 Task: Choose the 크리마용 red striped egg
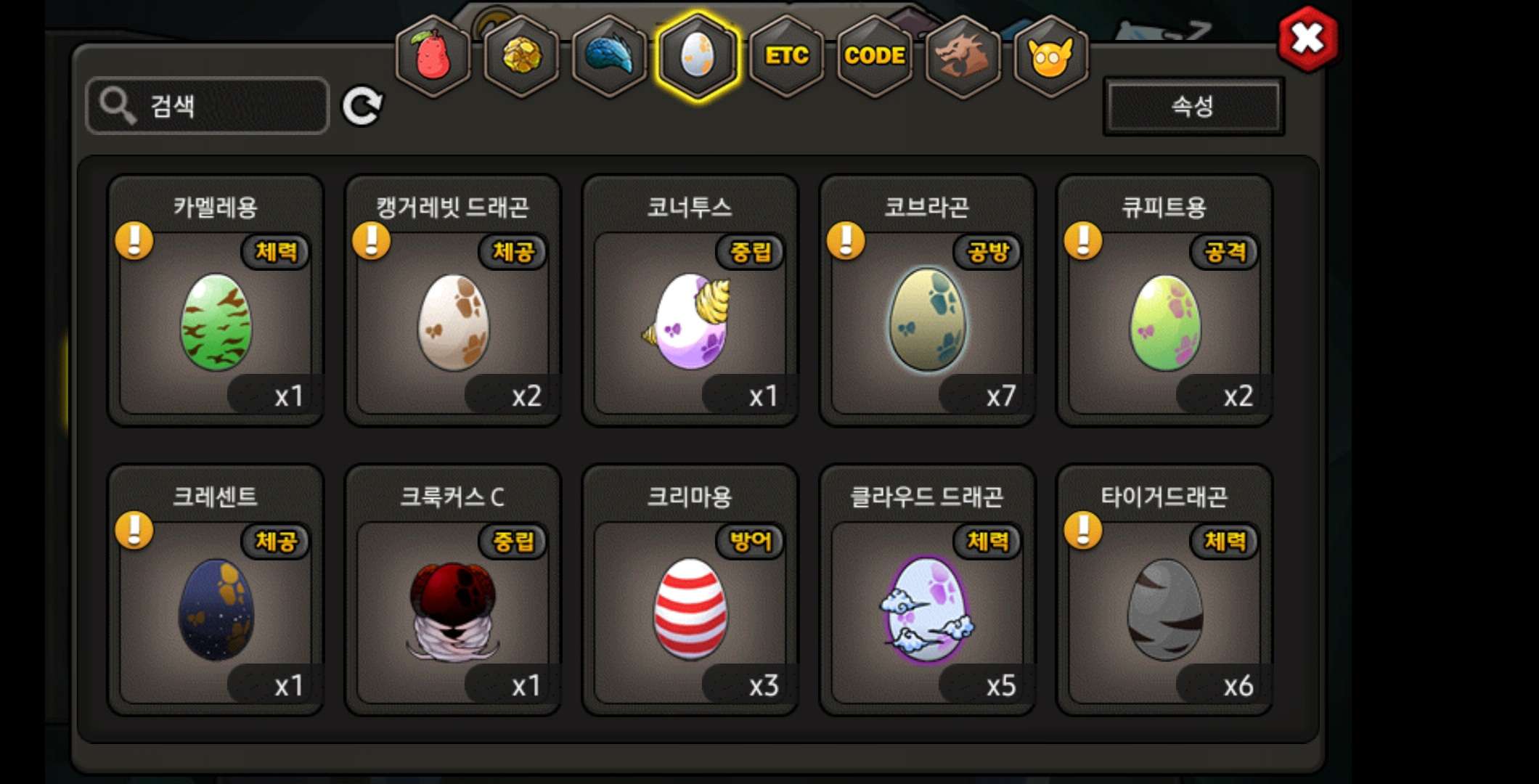tap(690, 610)
